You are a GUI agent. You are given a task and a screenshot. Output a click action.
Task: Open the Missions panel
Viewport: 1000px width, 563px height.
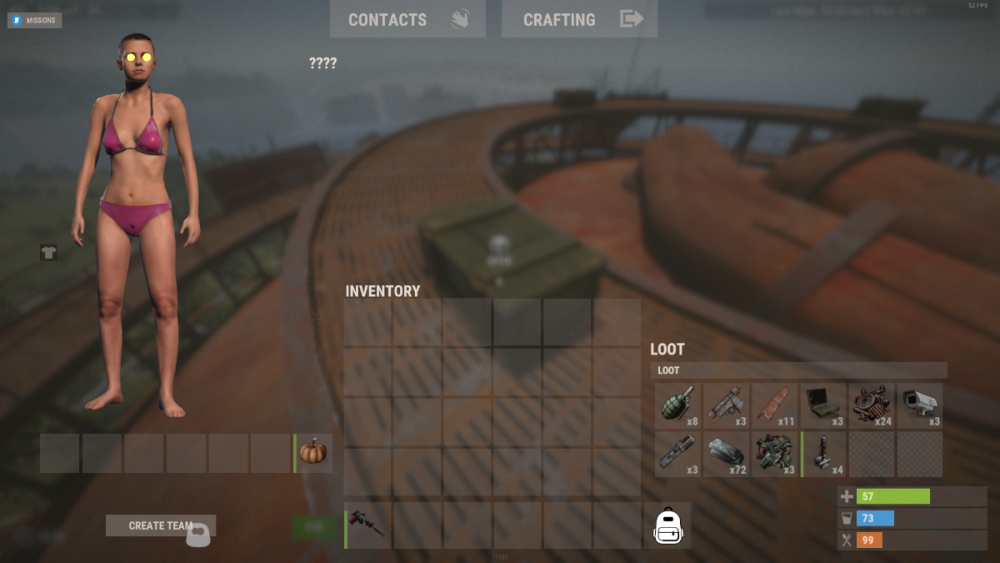[x=35, y=20]
